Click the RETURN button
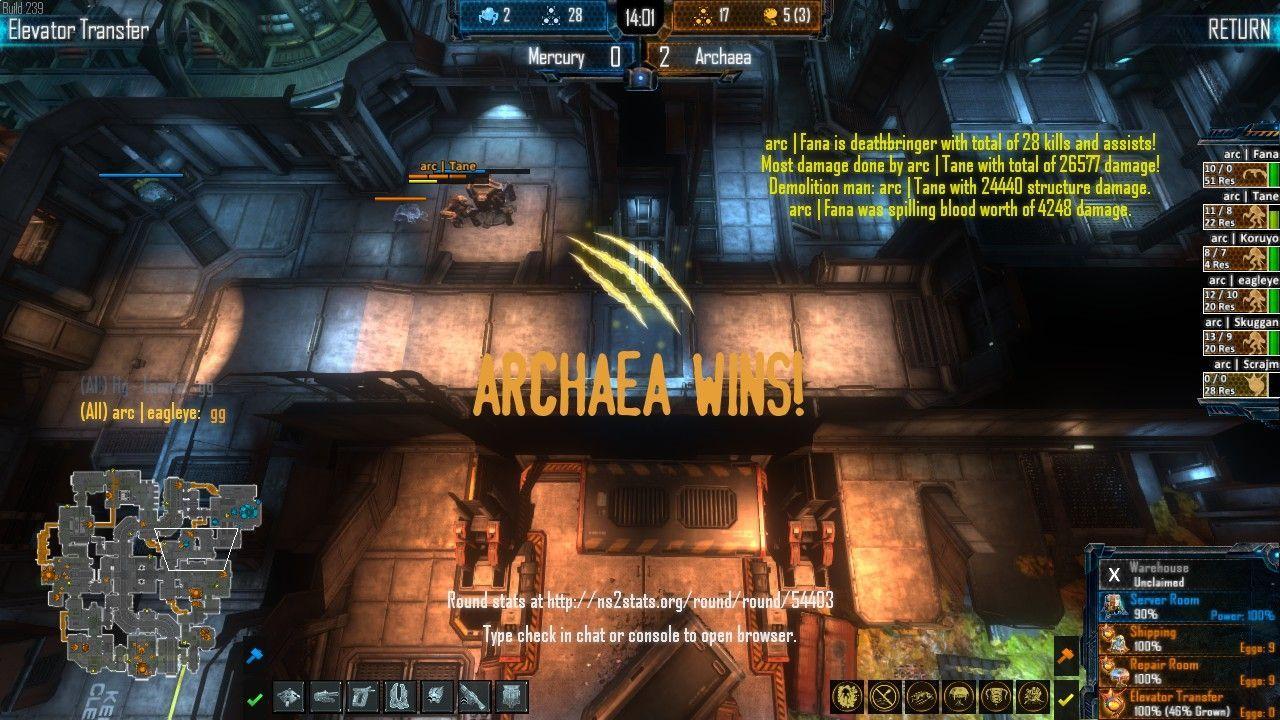This screenshot has height=720, width=1280. point(1238,29)
